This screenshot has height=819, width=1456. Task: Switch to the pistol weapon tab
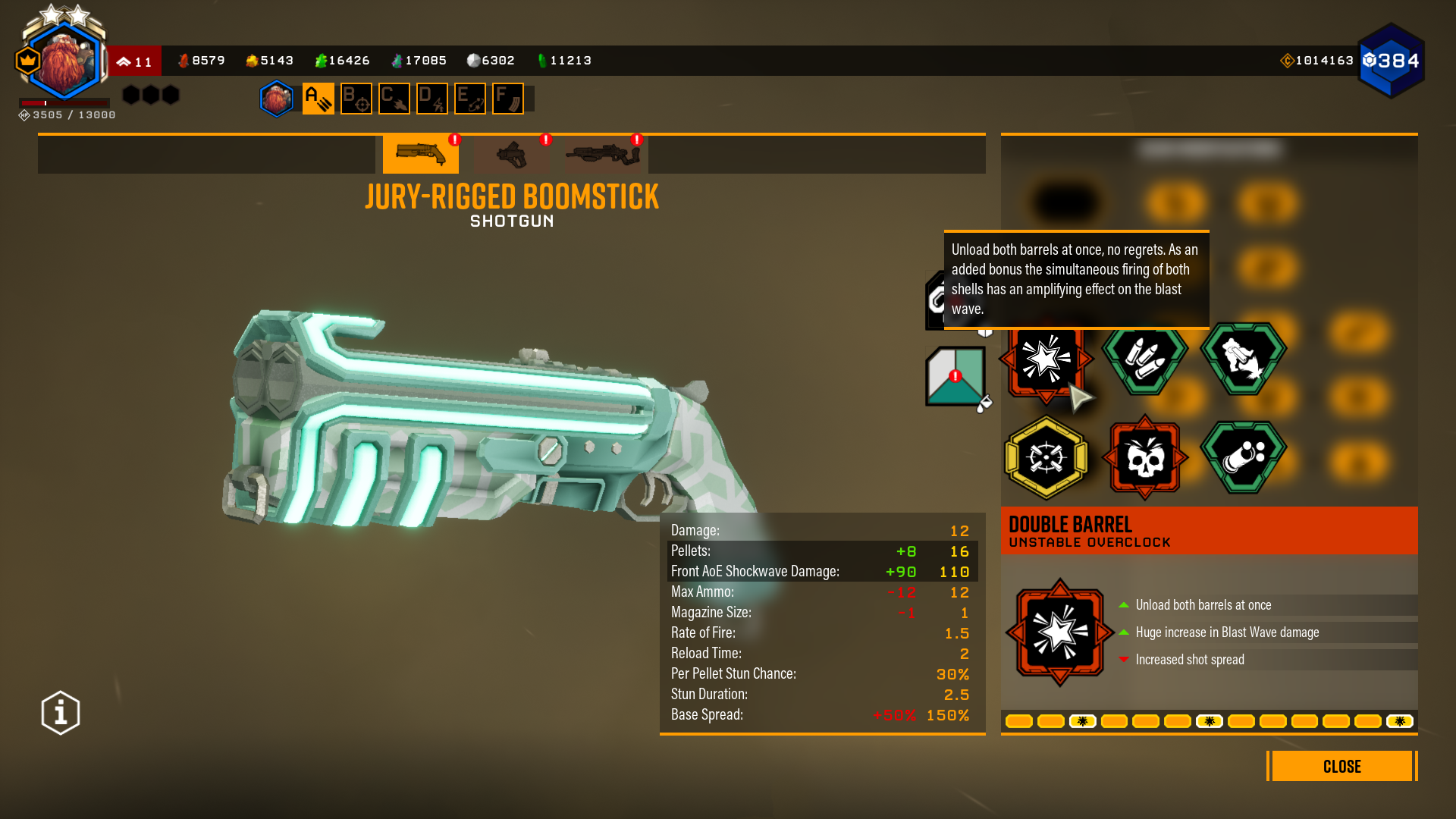point(512,154)
